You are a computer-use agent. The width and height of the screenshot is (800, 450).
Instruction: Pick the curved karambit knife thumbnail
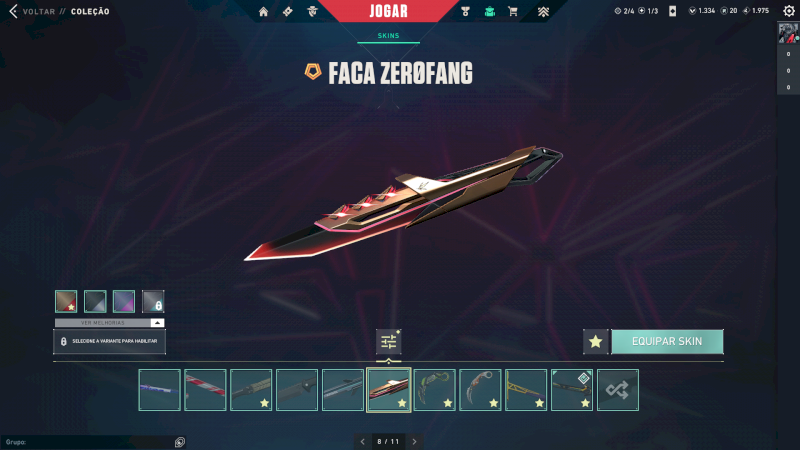[x=480, y=390]
